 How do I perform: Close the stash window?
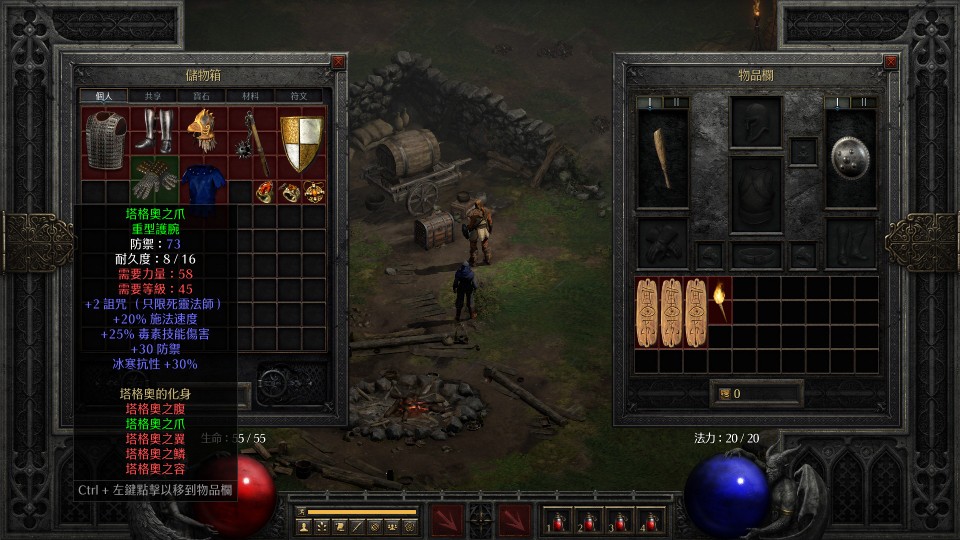(x=339, y=62)
